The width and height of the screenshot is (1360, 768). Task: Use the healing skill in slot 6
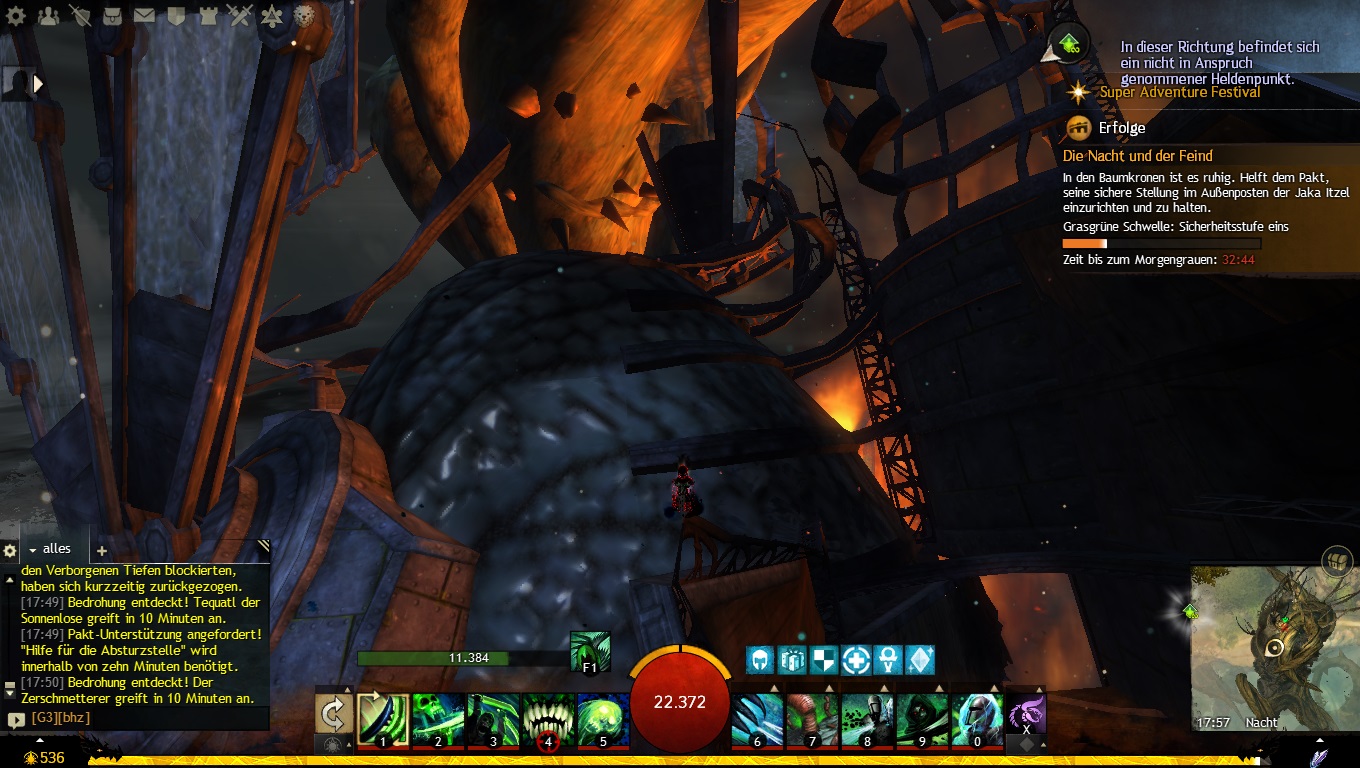(758, 720)
